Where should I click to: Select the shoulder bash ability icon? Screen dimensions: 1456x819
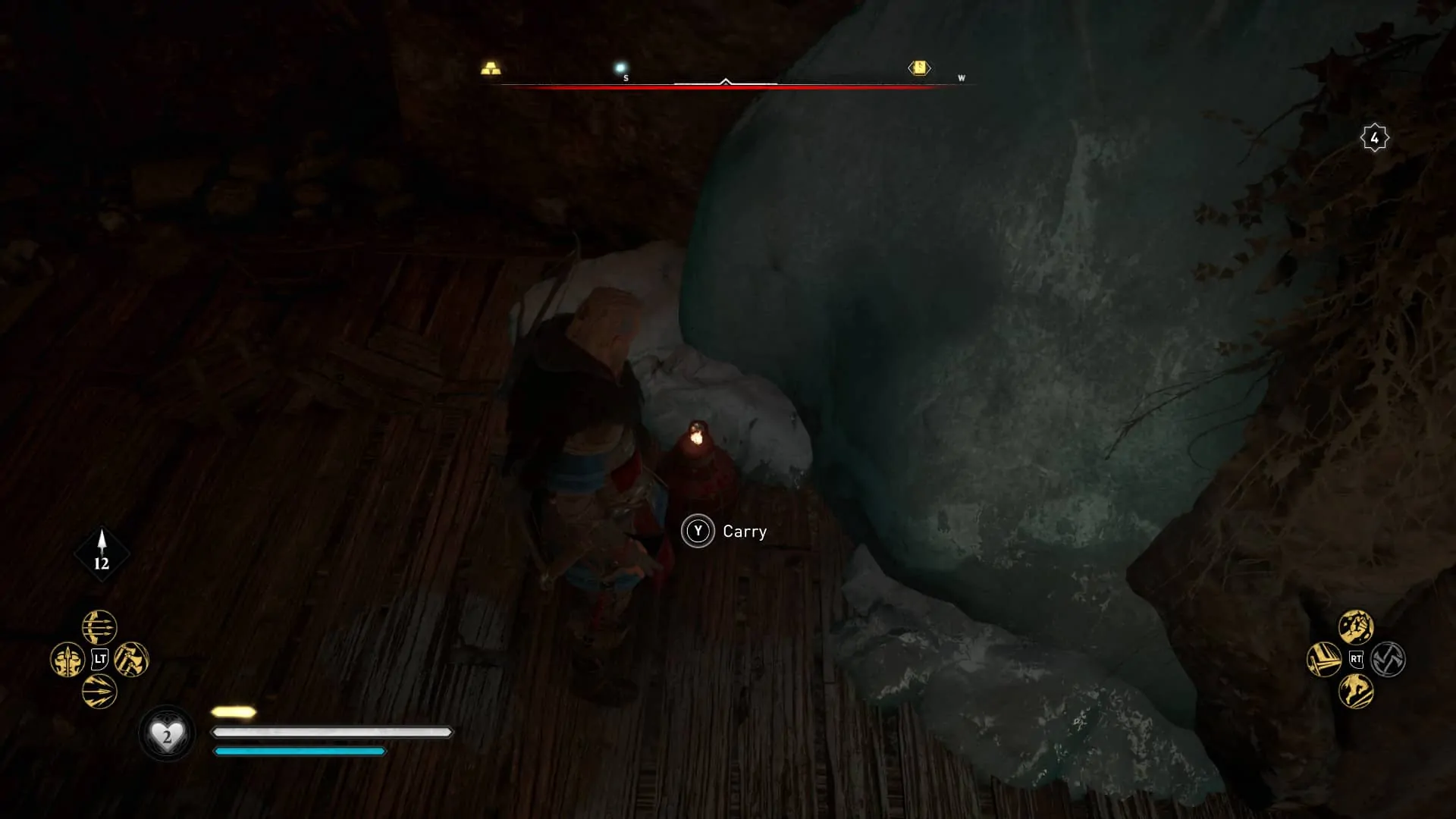[1324, 660]
